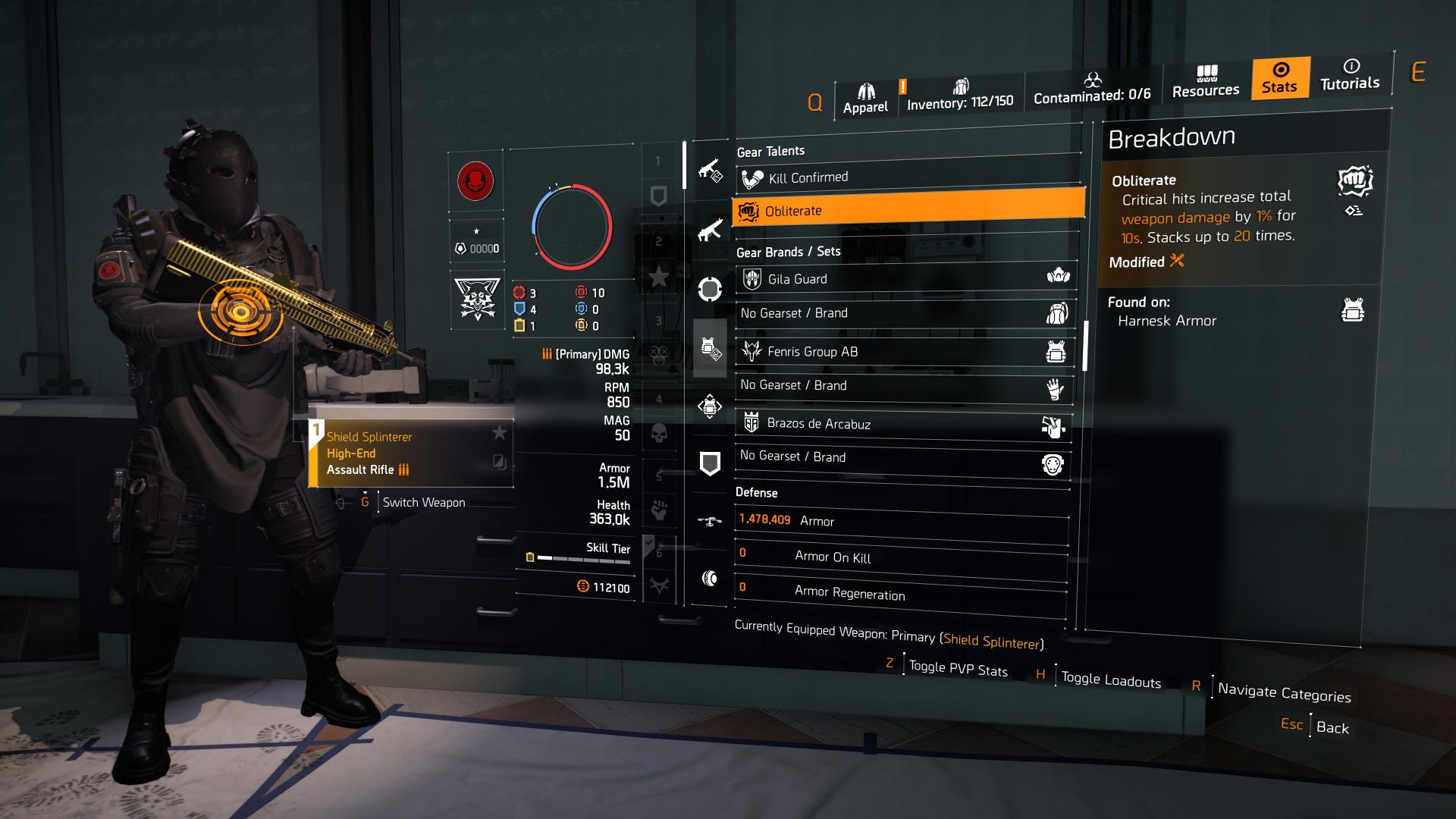This screenshot has width=1456, height=819.
Task: Expand the Defense section header
Action: pyautogui.click(x=756, y=492)
